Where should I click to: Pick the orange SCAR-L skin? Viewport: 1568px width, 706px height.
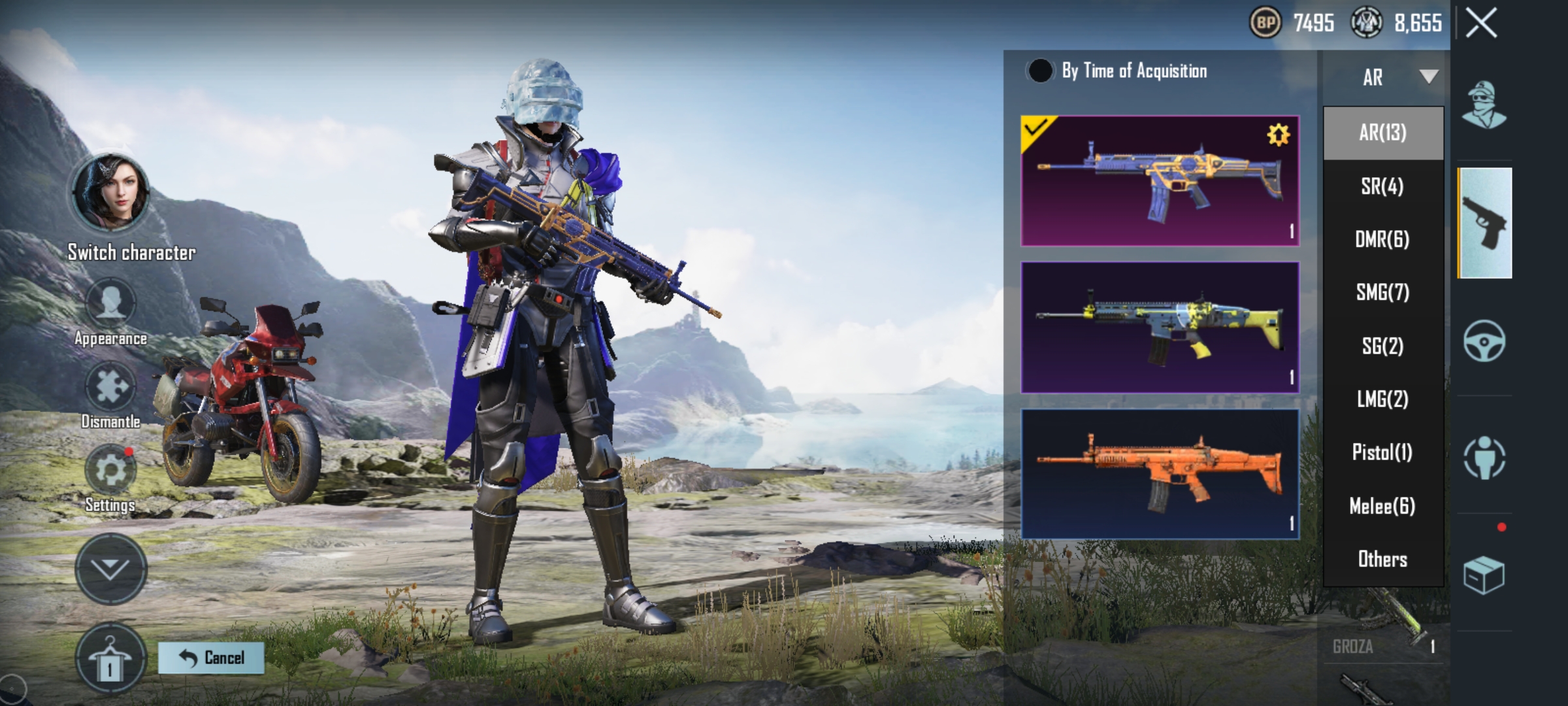pos(1160,474)
